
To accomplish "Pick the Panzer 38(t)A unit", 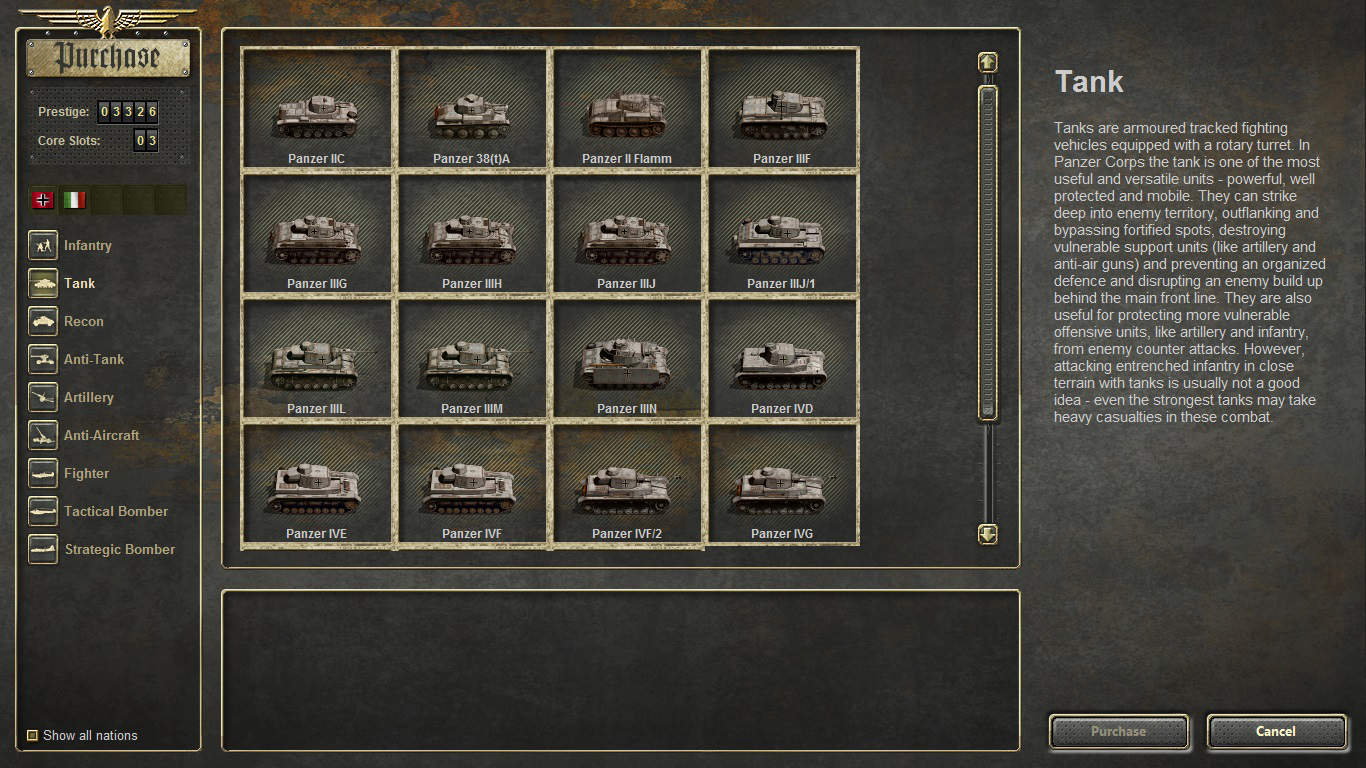I will [472, 109].
